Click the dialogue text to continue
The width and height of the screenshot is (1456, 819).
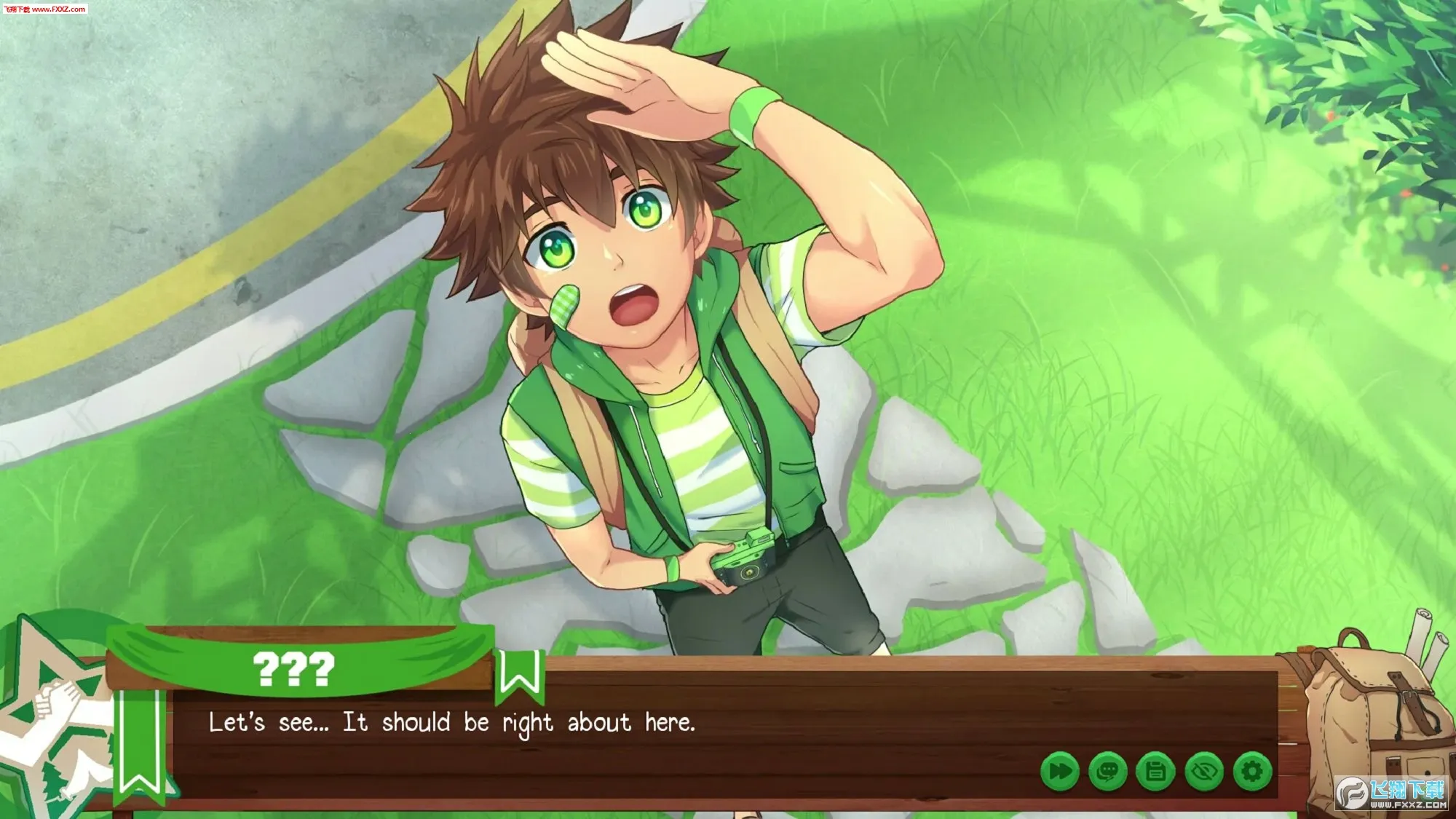(451, 723)
